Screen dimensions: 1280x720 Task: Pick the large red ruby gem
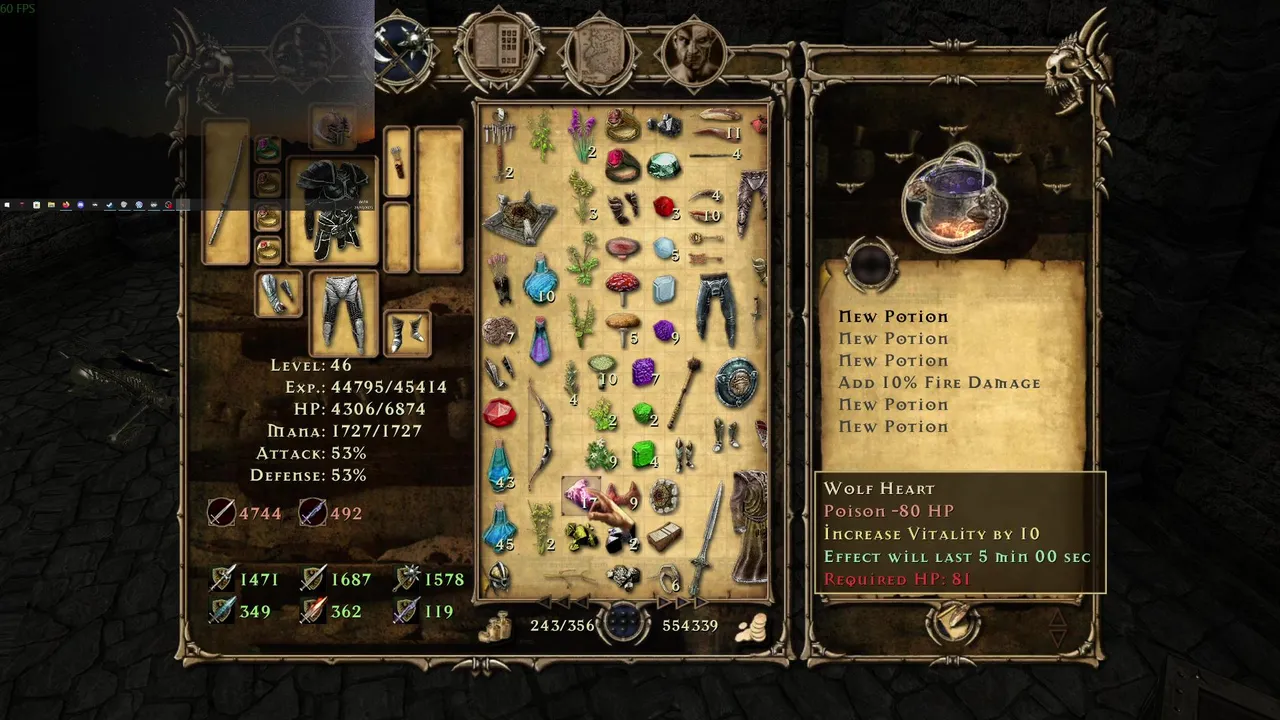click(x=499, y=412)
